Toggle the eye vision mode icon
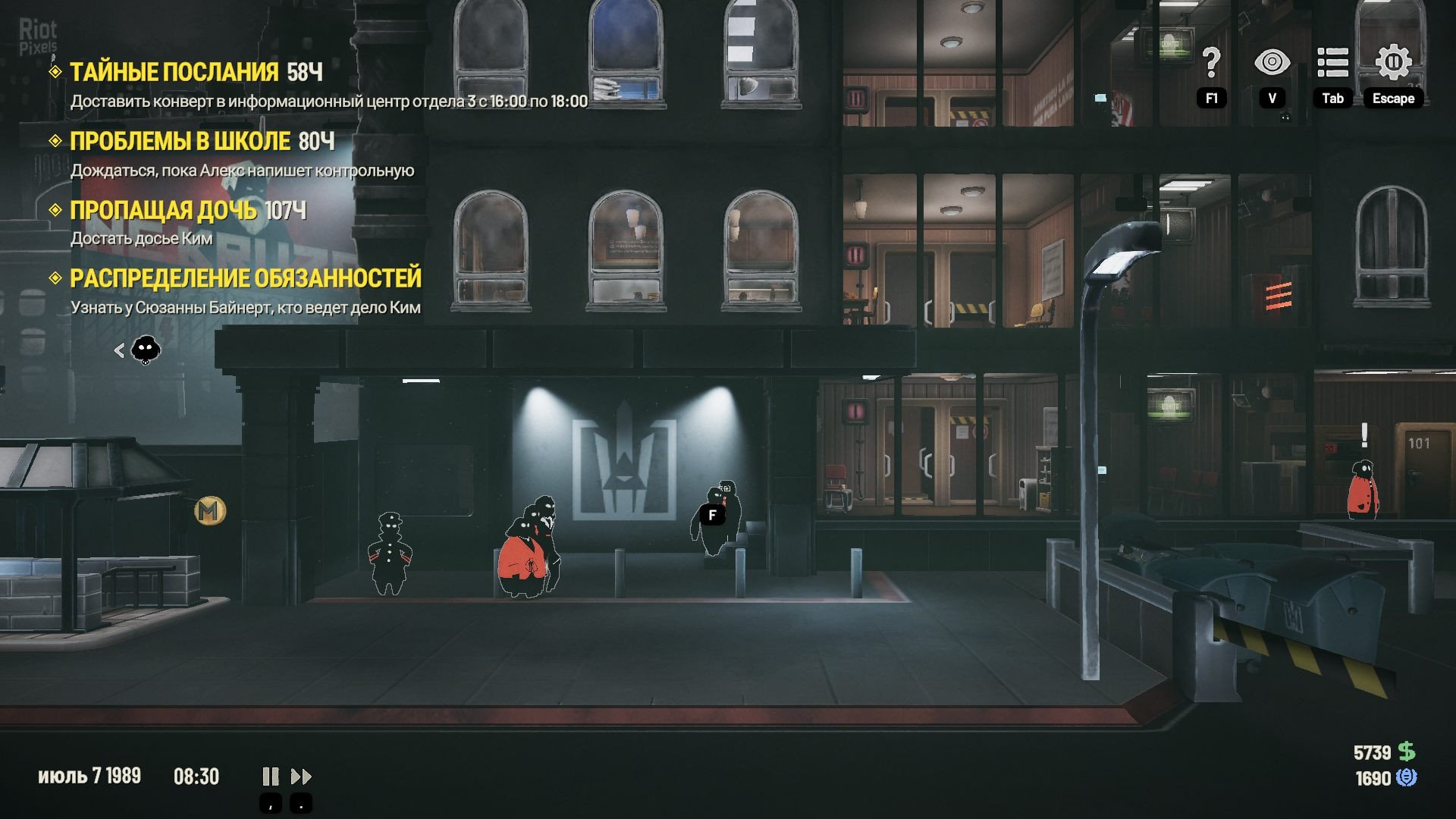Viewport: 1456px width, 819px height. click(1272, 63)
